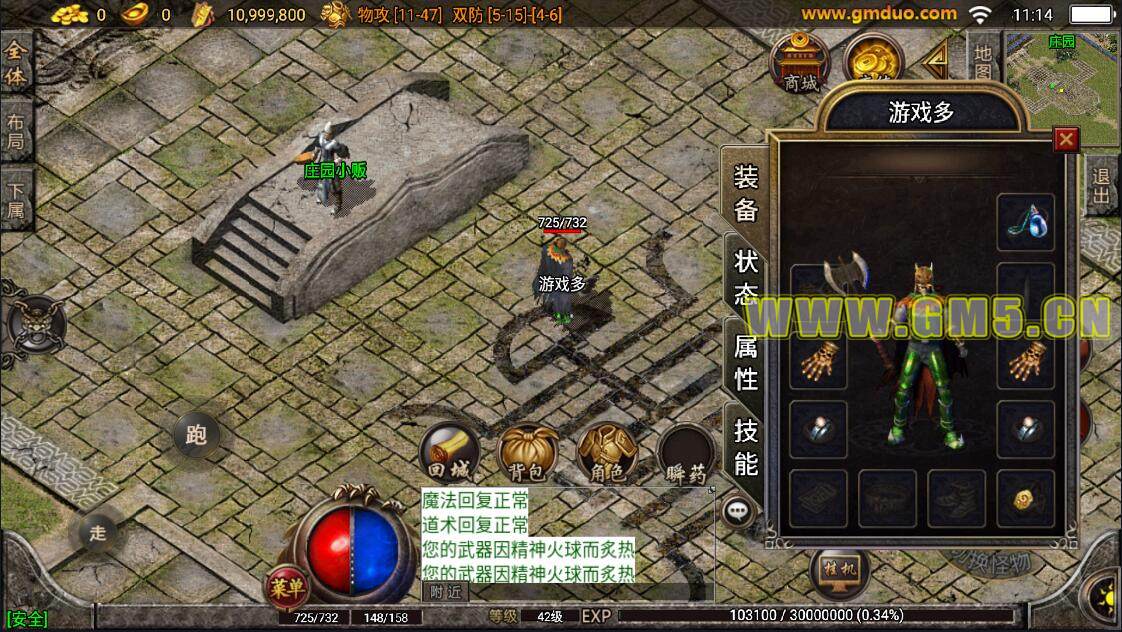Click the minimap of 庄园
The image size is (1122, 632).
coord(1062,85)
